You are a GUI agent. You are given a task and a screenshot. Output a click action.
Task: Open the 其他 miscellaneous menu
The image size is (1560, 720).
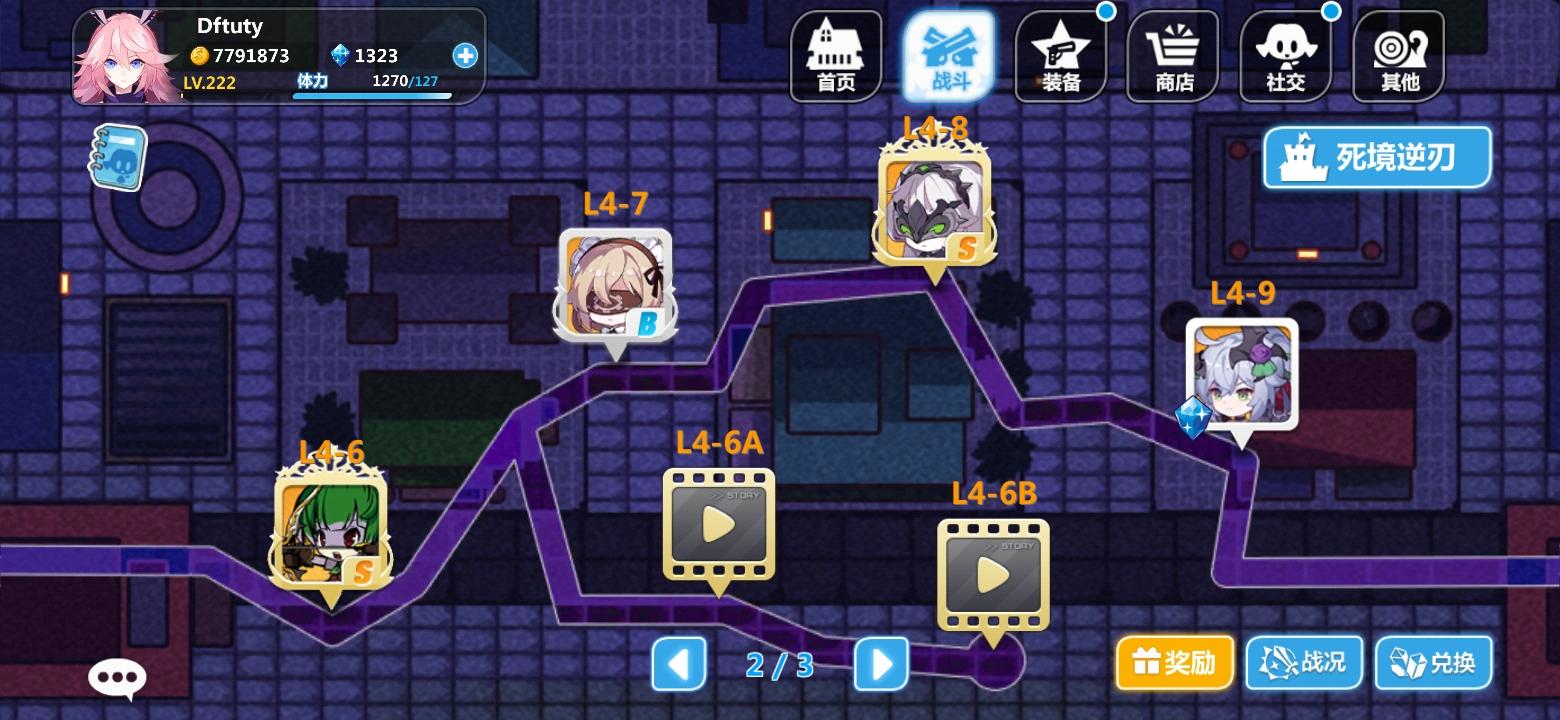(x=1397, y=55)
